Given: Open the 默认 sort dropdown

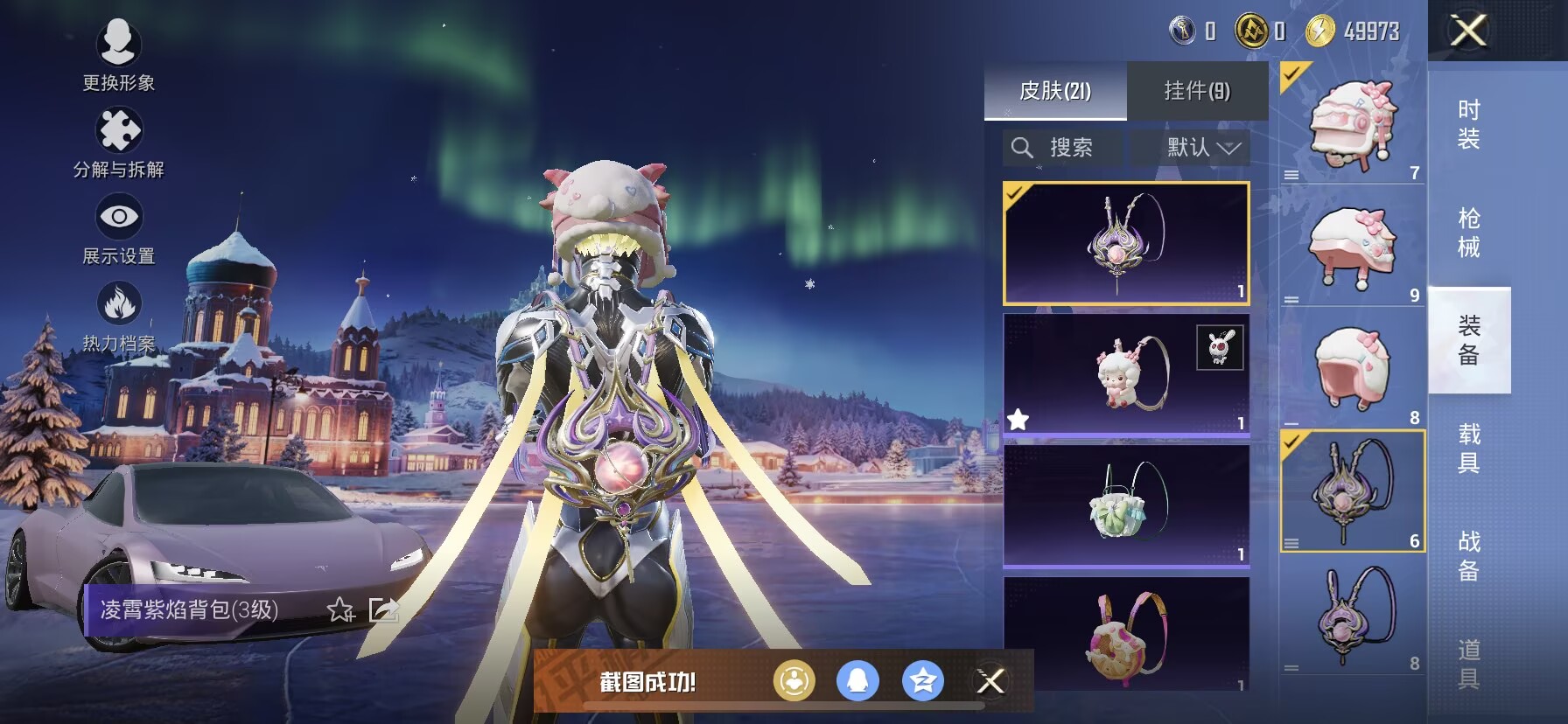Looking at the screenshot, I should pos(1202,148).
